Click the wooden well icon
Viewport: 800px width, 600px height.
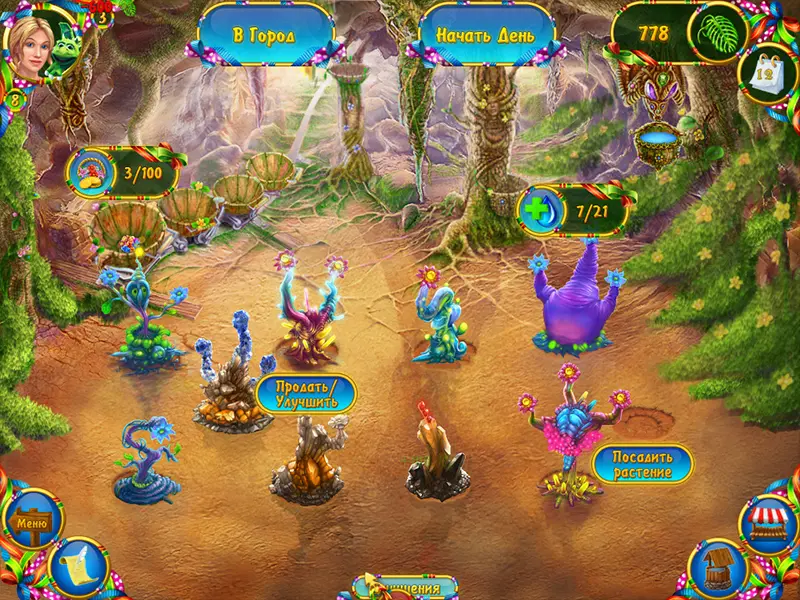[x=718, y=568]
